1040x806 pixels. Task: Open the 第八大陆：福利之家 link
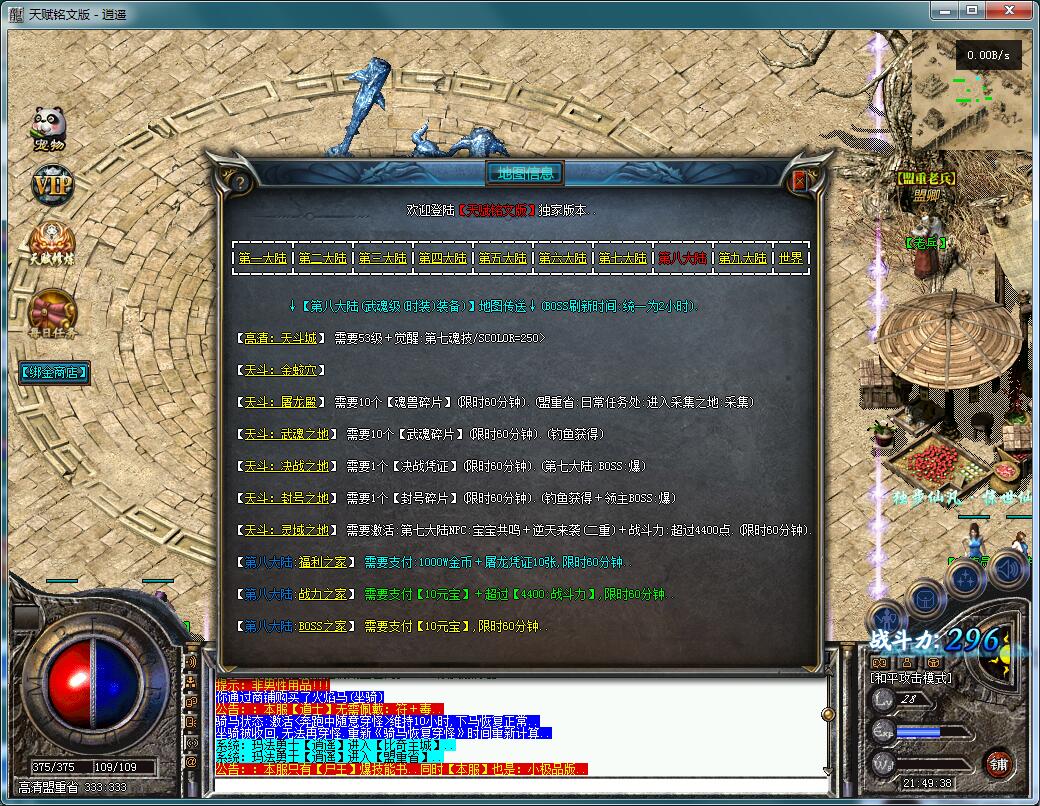click(x=297, y=562)
